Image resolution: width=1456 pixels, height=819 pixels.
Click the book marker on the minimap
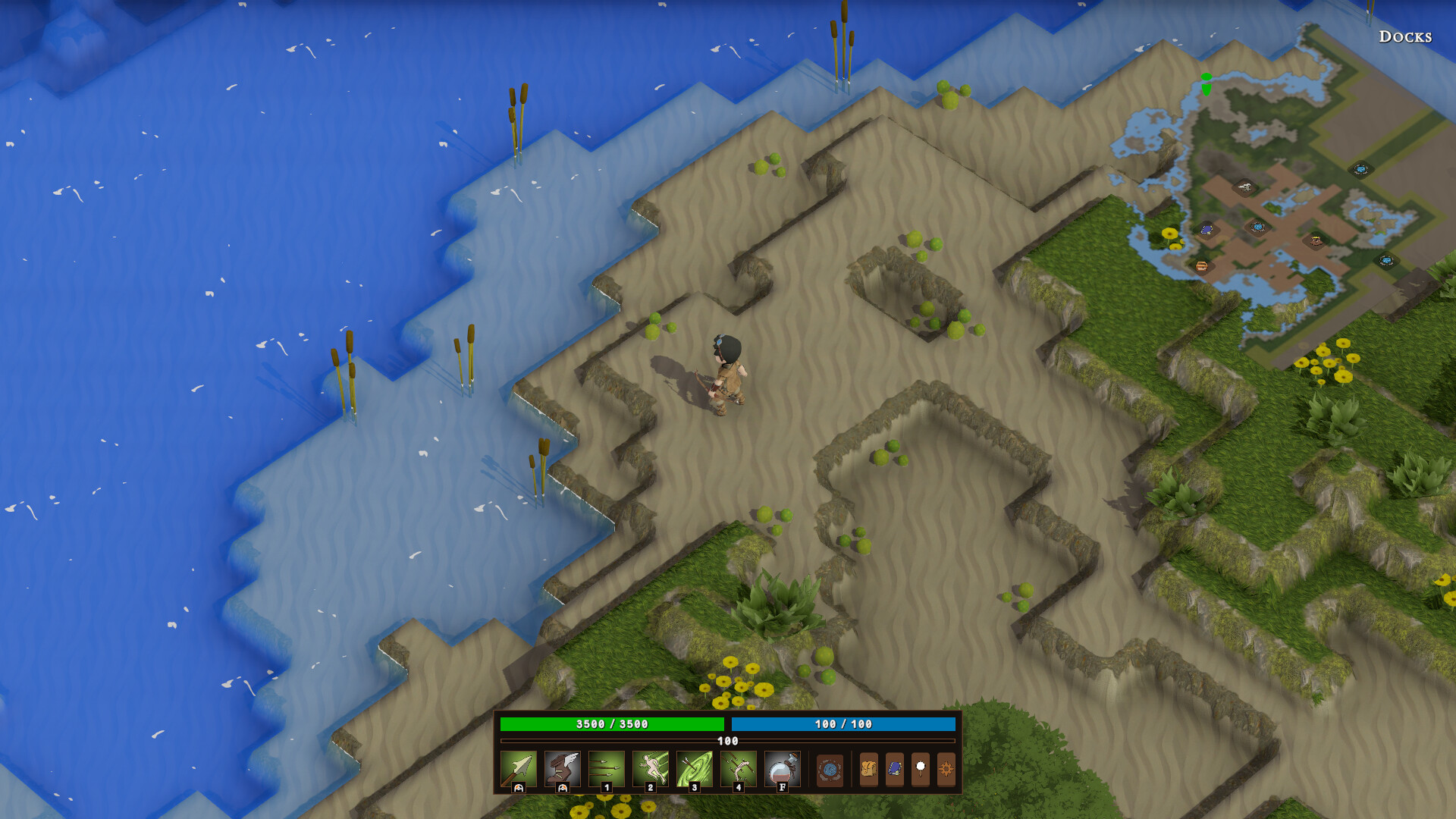[x=1206, y=230]
